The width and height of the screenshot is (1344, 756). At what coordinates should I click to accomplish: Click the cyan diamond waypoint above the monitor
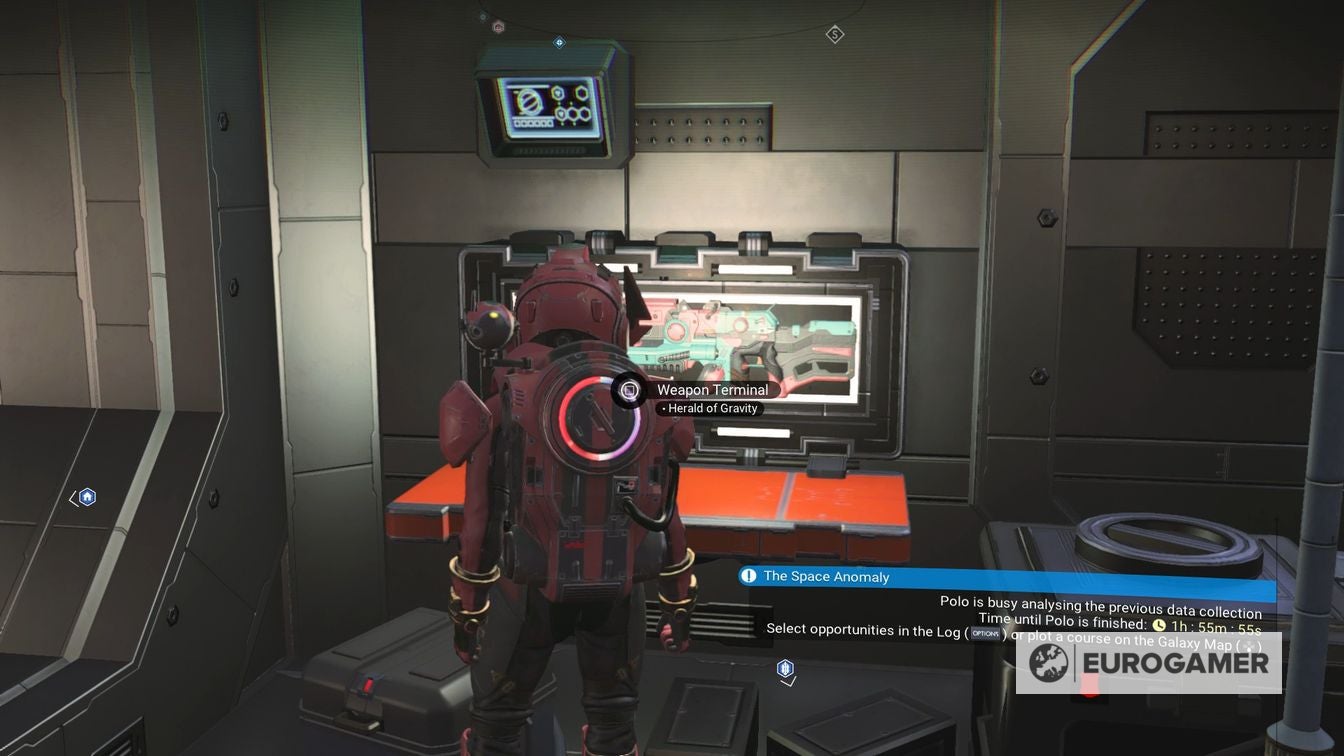tap(559, 43)
